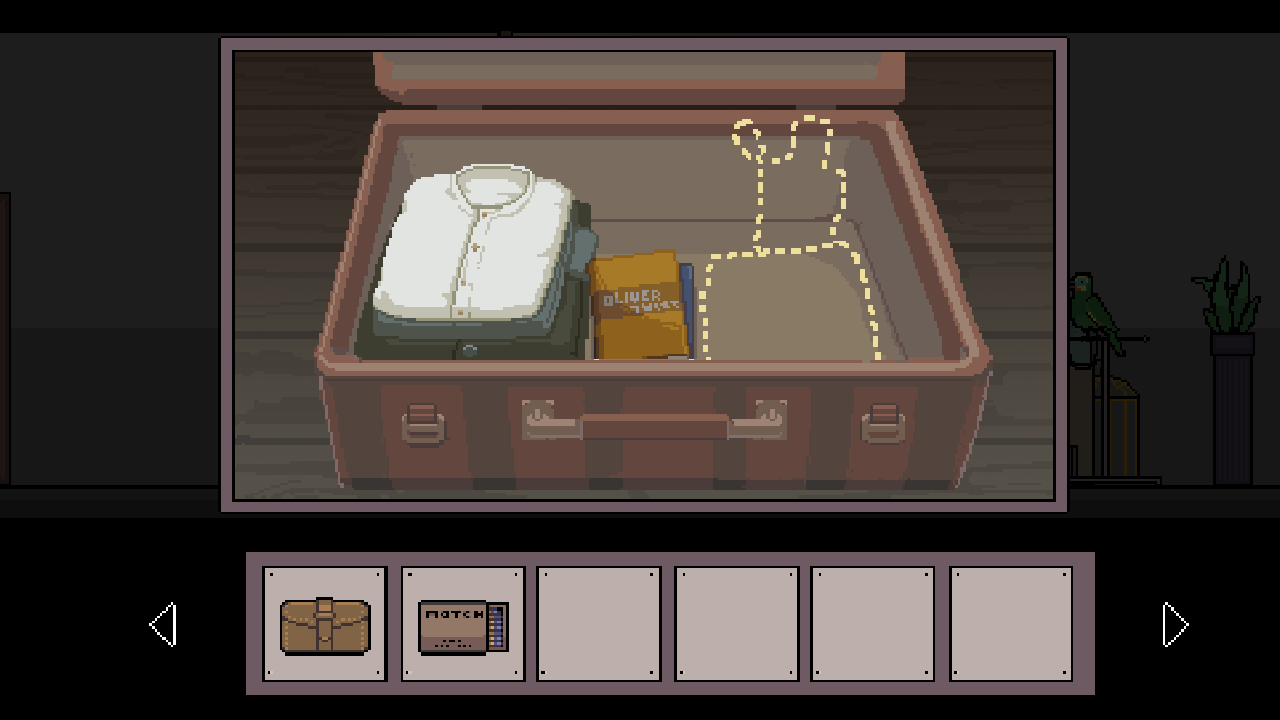Select the satchel from the inventory

[323, 624]
